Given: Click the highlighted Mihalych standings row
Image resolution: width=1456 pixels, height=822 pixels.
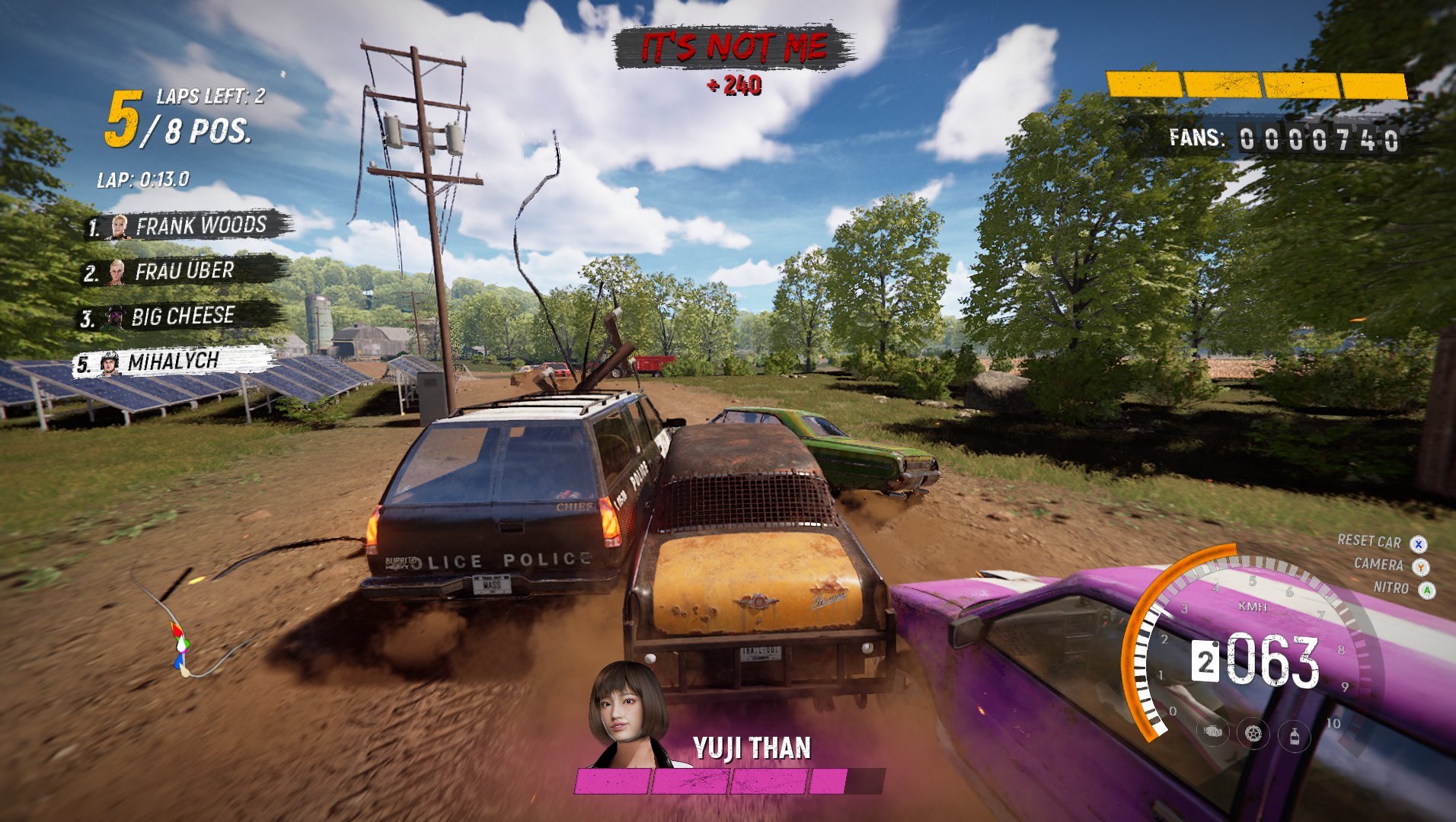Looking at the screenshot, I should (x=174, y=362).
